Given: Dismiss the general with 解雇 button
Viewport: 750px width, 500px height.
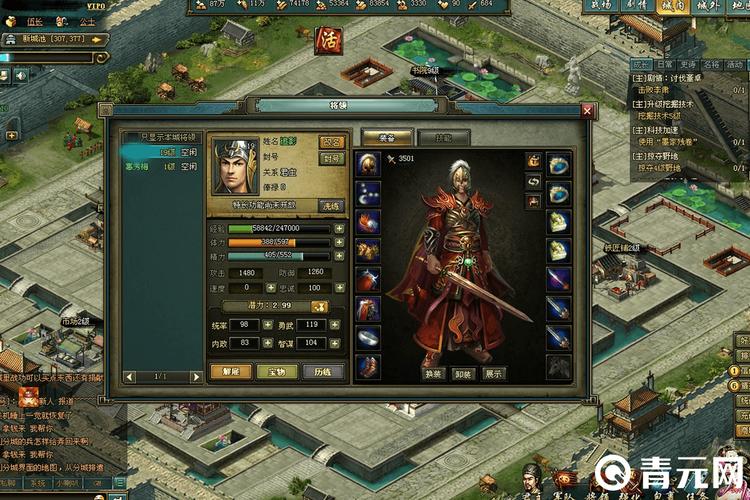Looking at the screenshot, I should [x=230, y=371].
